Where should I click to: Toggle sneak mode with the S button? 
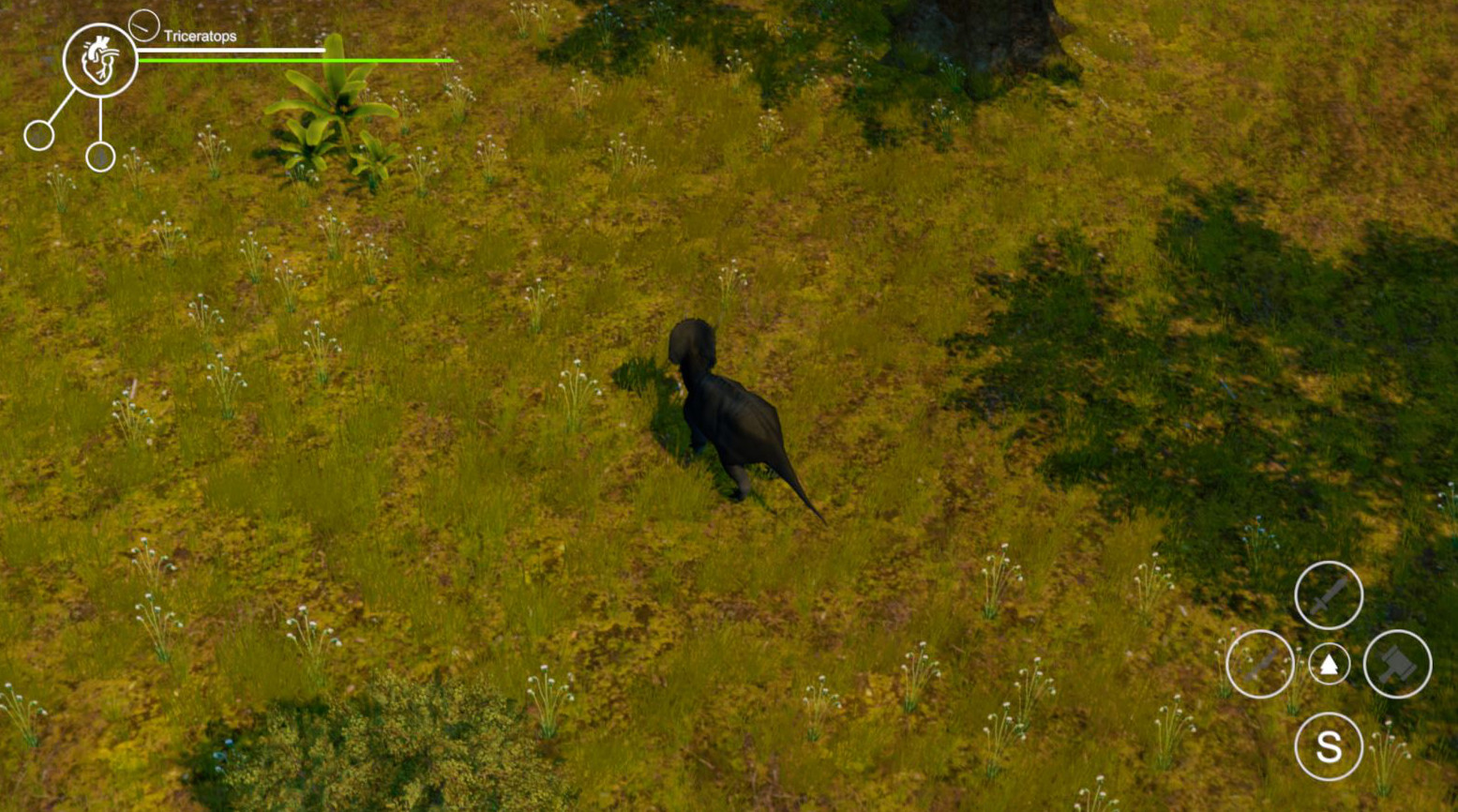tap(1327, 747)
